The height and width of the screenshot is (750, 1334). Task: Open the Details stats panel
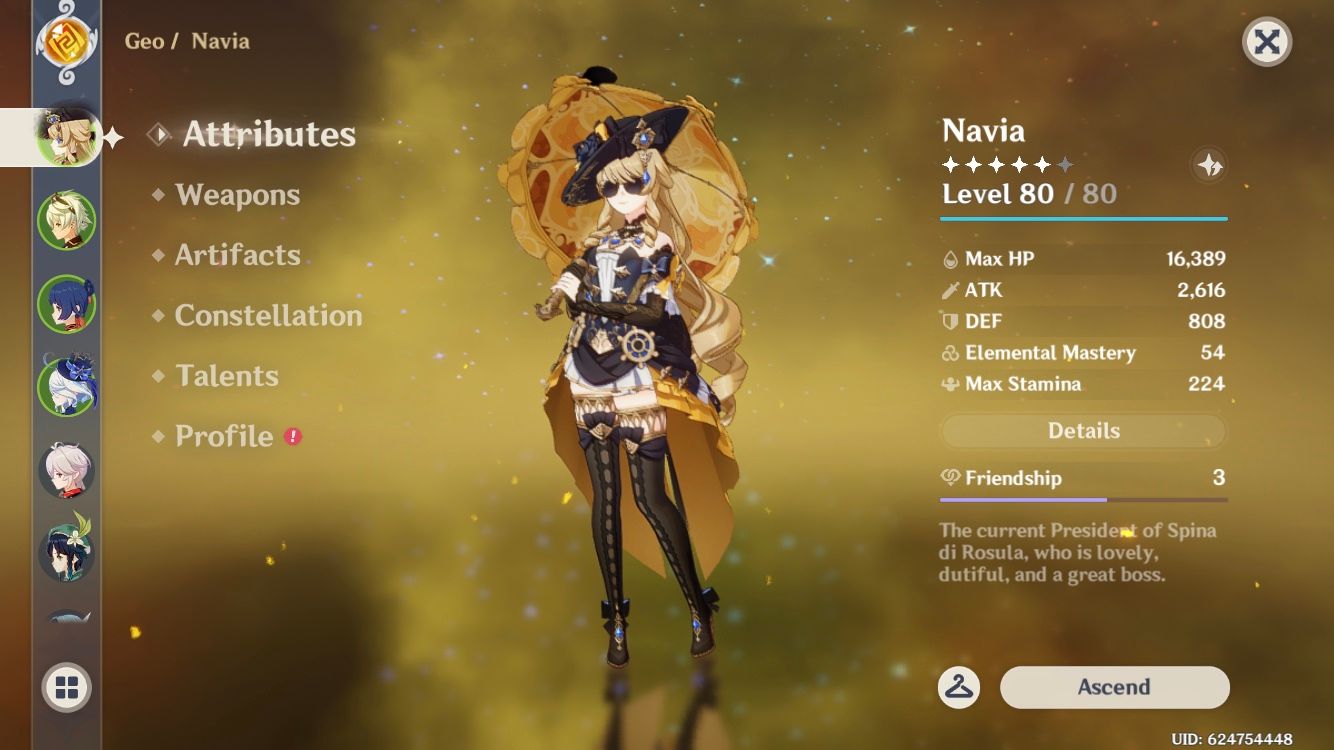point(1083,430)
